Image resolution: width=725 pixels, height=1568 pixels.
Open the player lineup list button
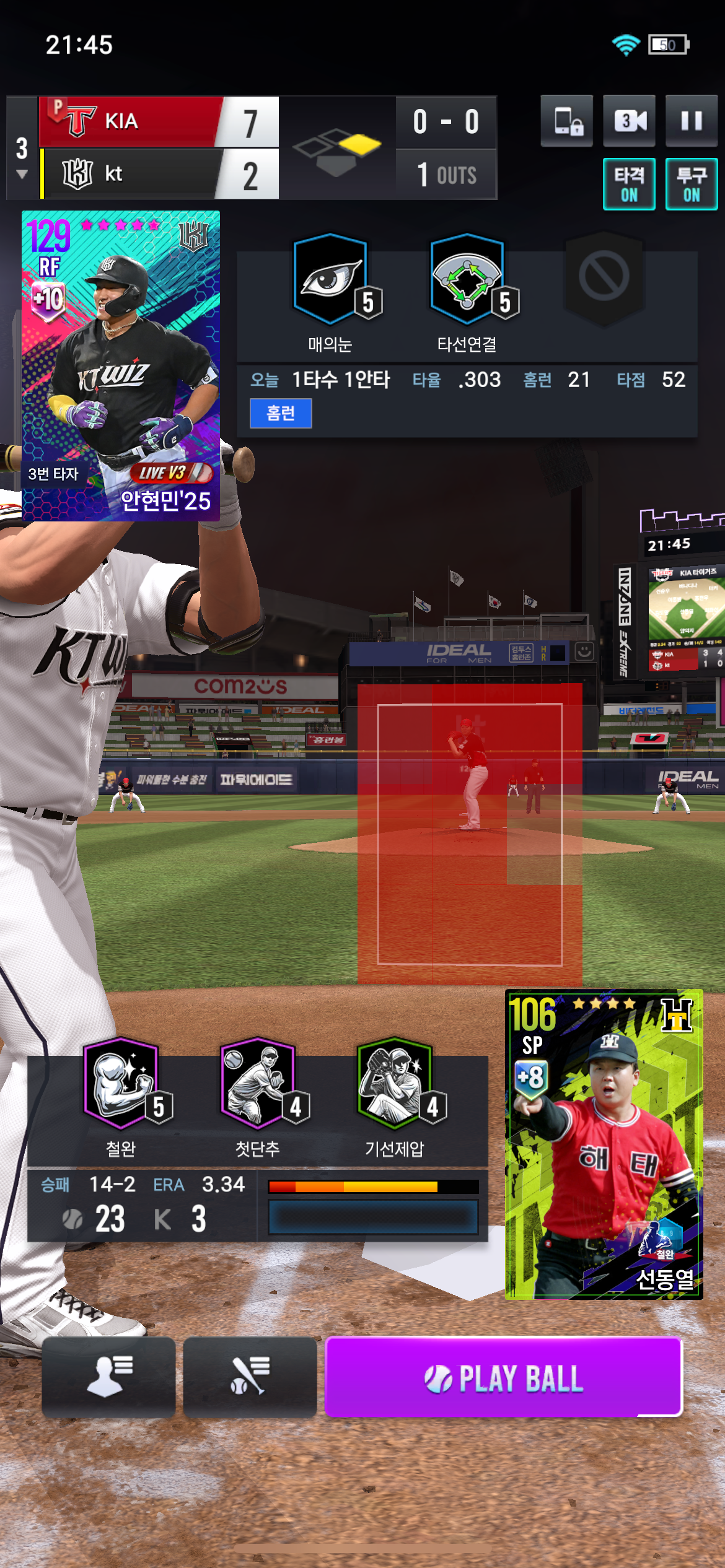108,1377
